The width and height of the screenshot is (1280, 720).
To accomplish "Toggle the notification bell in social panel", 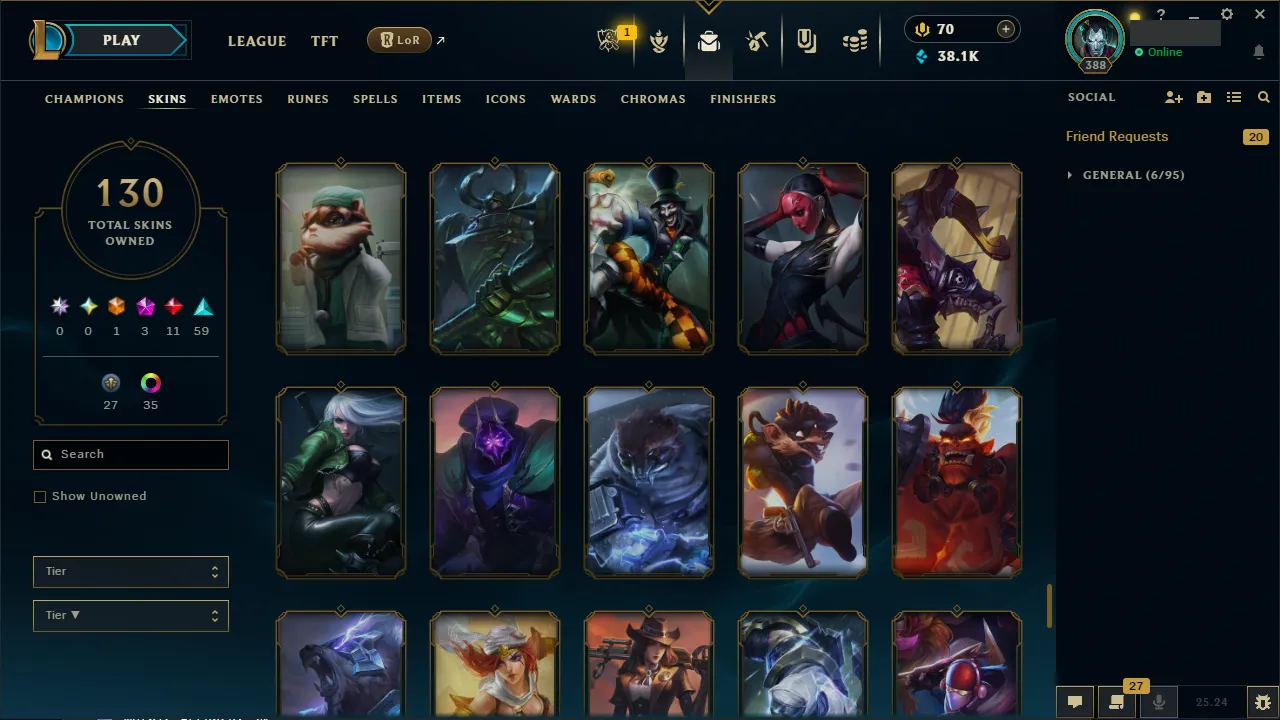I will pos(1258,51).
